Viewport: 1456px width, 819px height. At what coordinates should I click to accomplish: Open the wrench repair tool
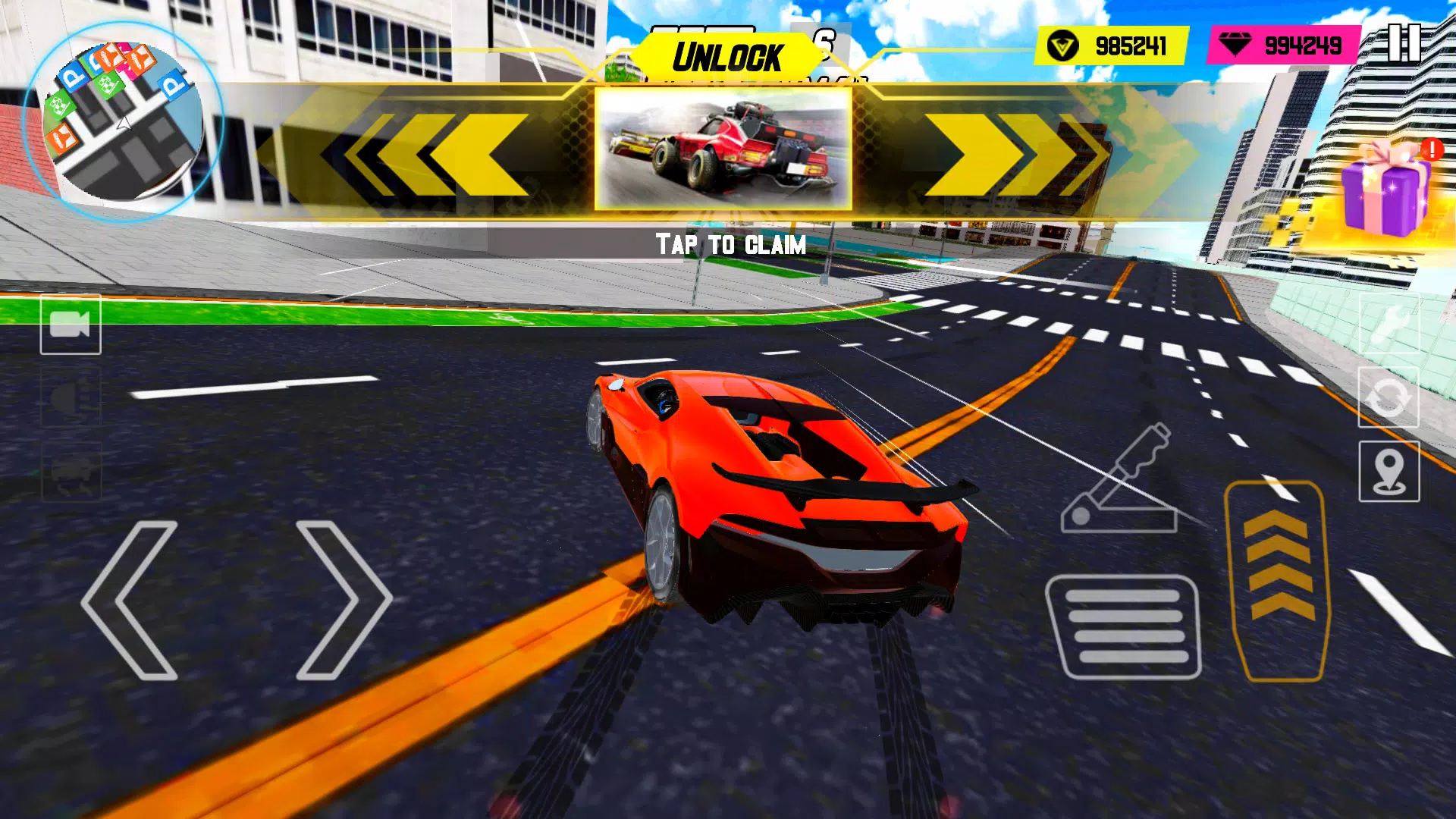tap(1389, 326)
